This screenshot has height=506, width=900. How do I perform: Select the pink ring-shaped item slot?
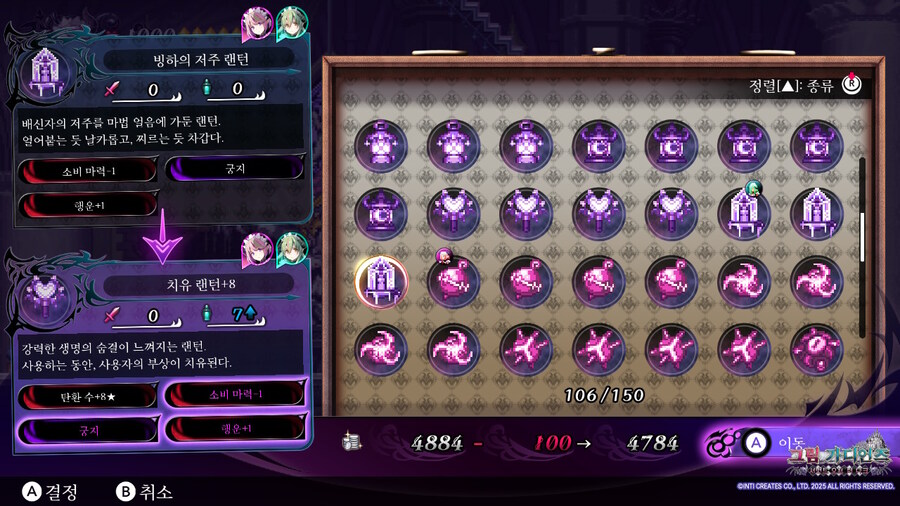click(x=815, y=349)
